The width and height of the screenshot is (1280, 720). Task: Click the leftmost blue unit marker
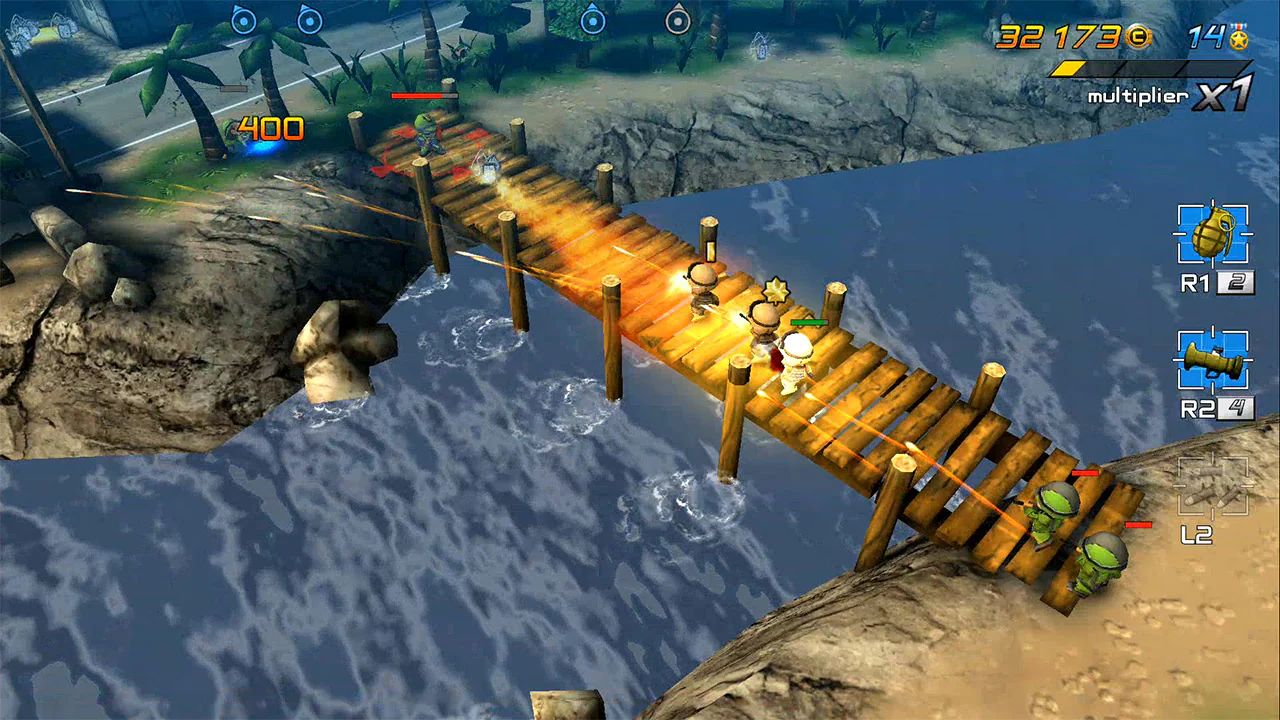pyautogui.click(x=243, y=21)
